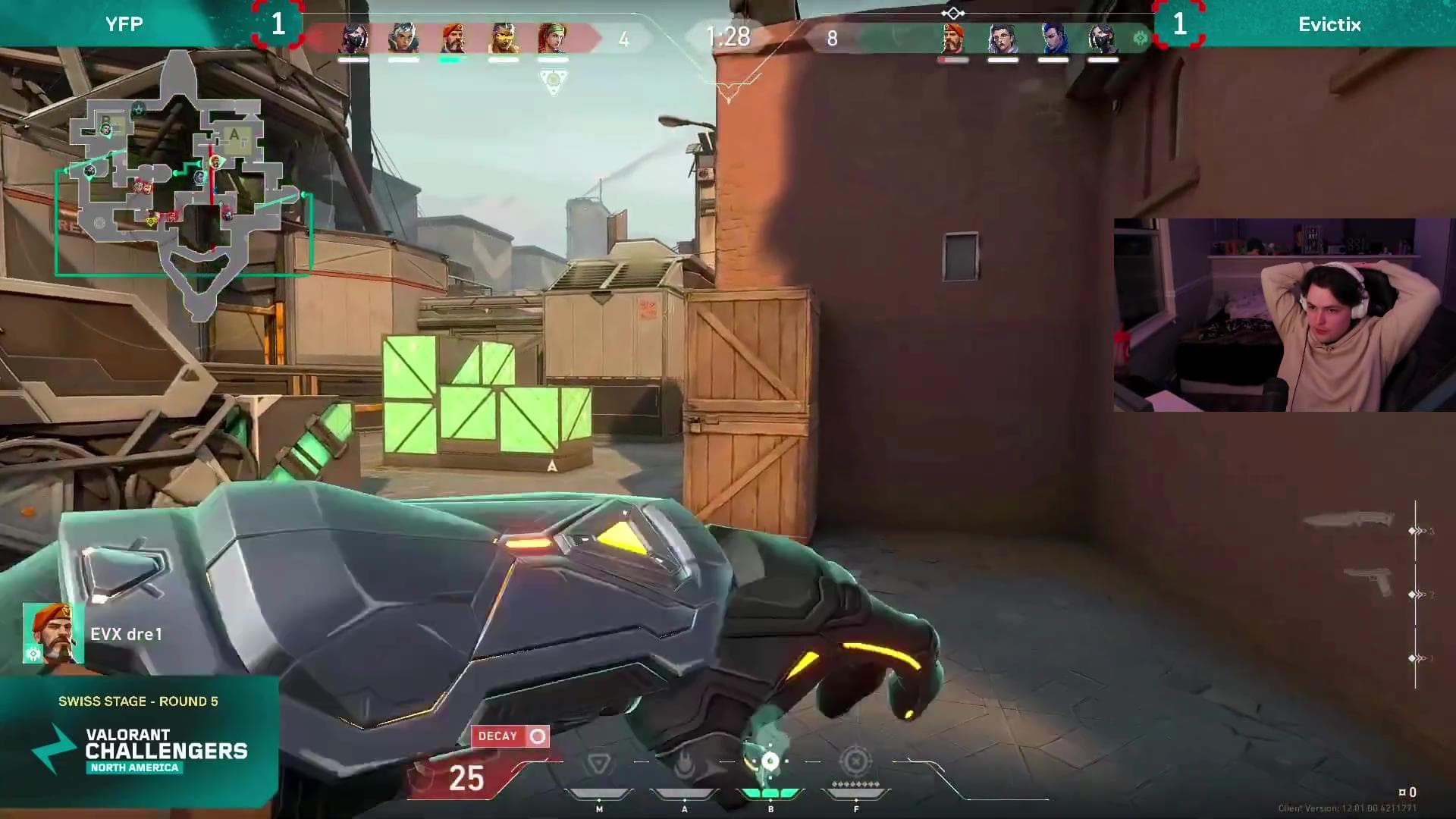The height and width of the screenshot is (819, 1456).
Task: Activate the Stim Beacon triangle ability
Action: [x=599, y=764]
